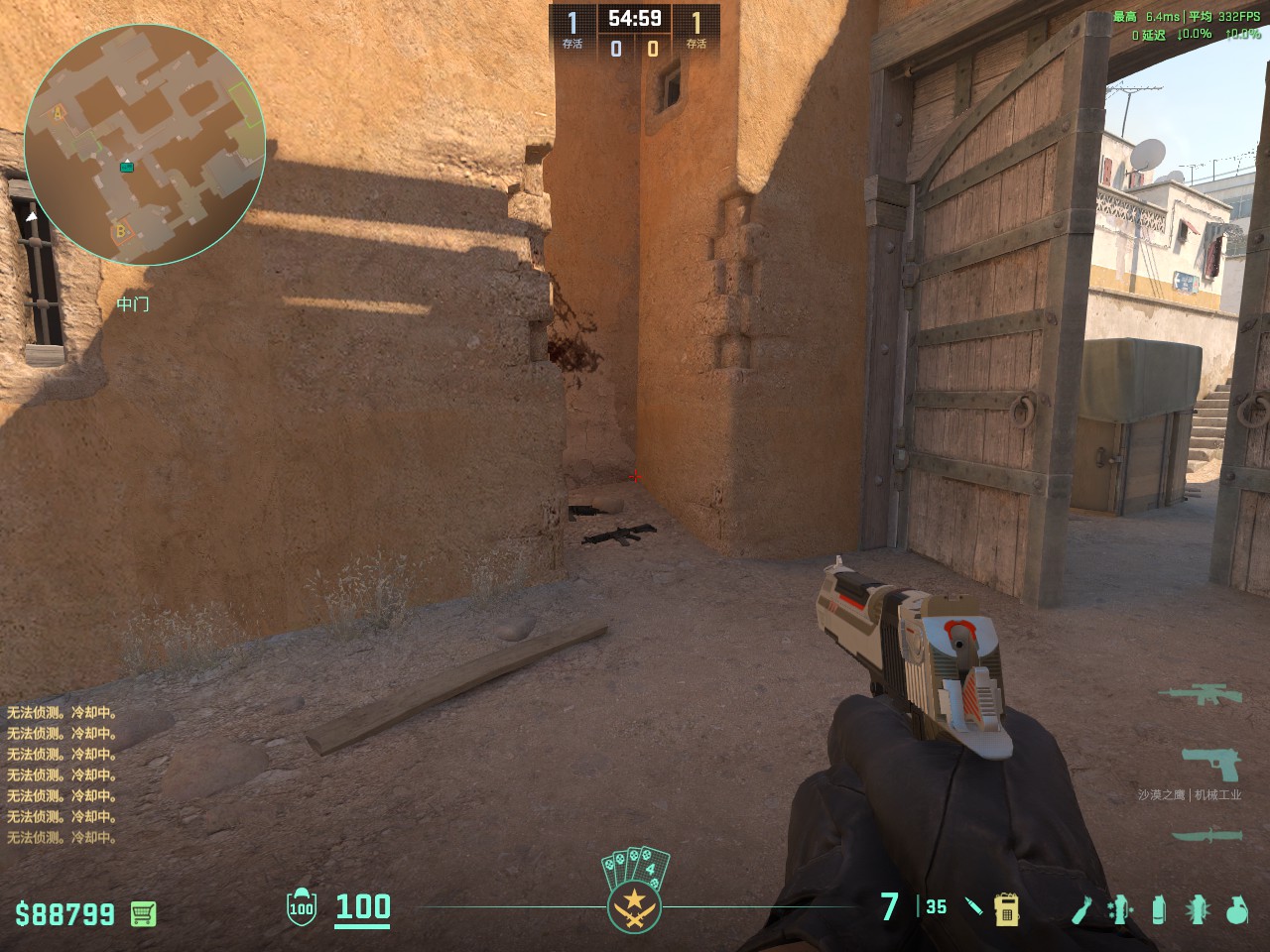This screenshot has width=1270, height=952.
Task: Select the HE grenade icon
Action: coord(1236,908)
